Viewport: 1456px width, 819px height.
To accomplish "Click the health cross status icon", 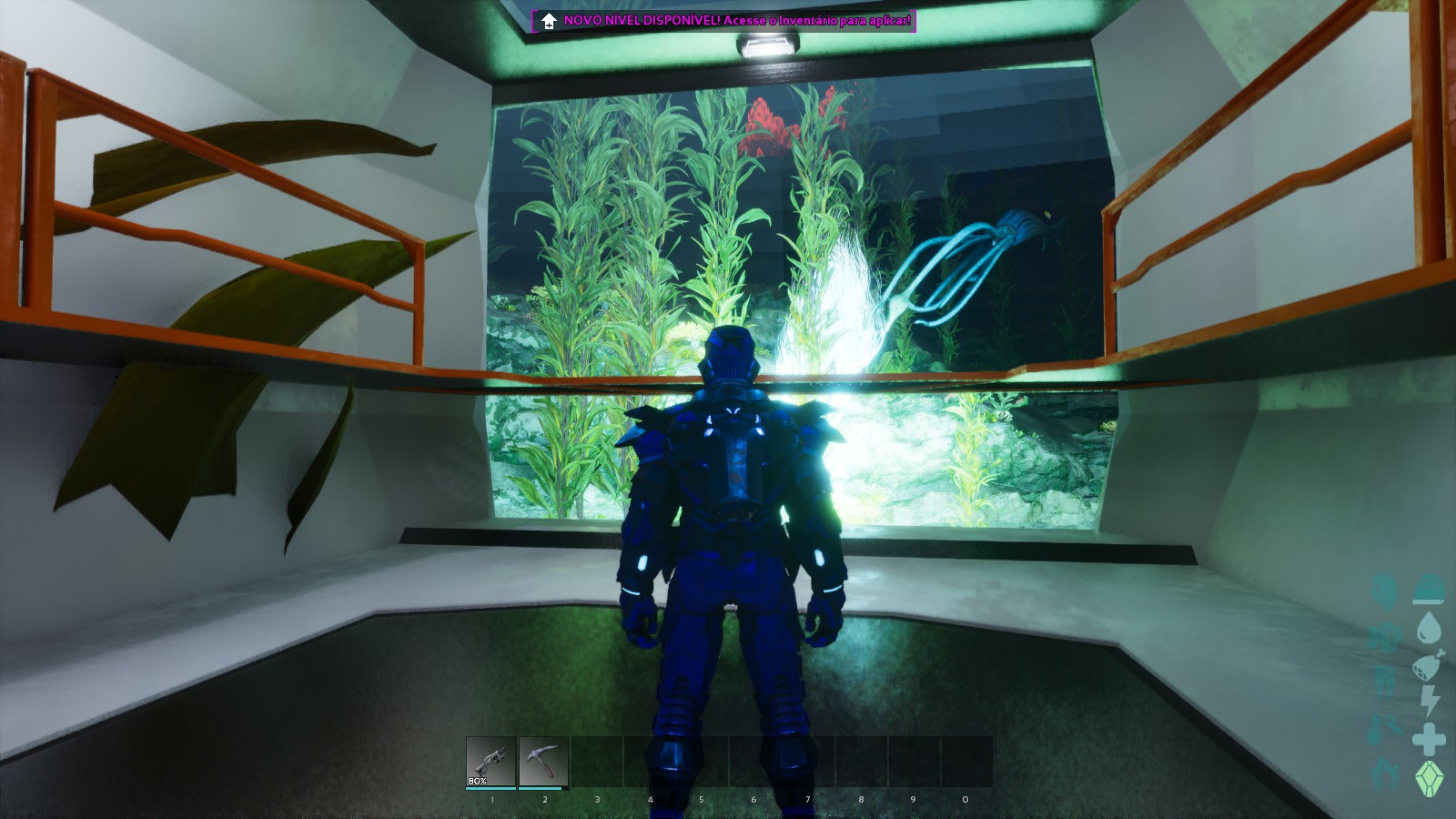I will pos(1429,737).
